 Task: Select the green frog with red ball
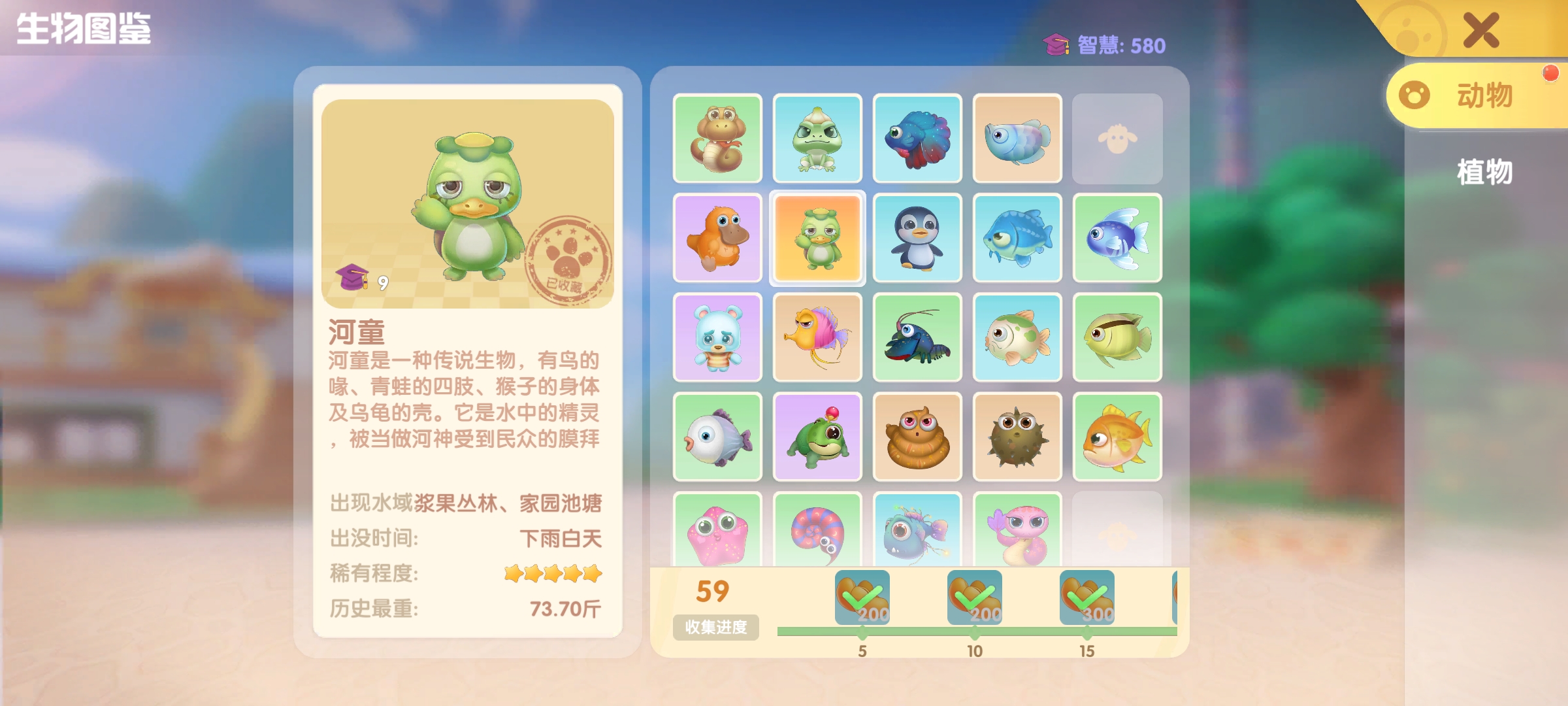[817, 437]
